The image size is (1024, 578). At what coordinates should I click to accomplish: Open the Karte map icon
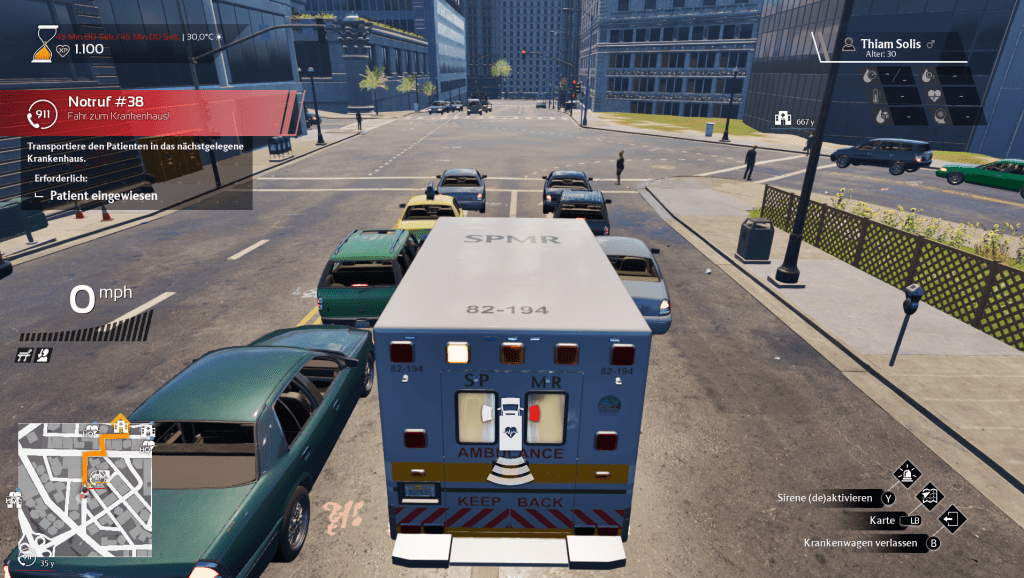[x=929, y=496]
